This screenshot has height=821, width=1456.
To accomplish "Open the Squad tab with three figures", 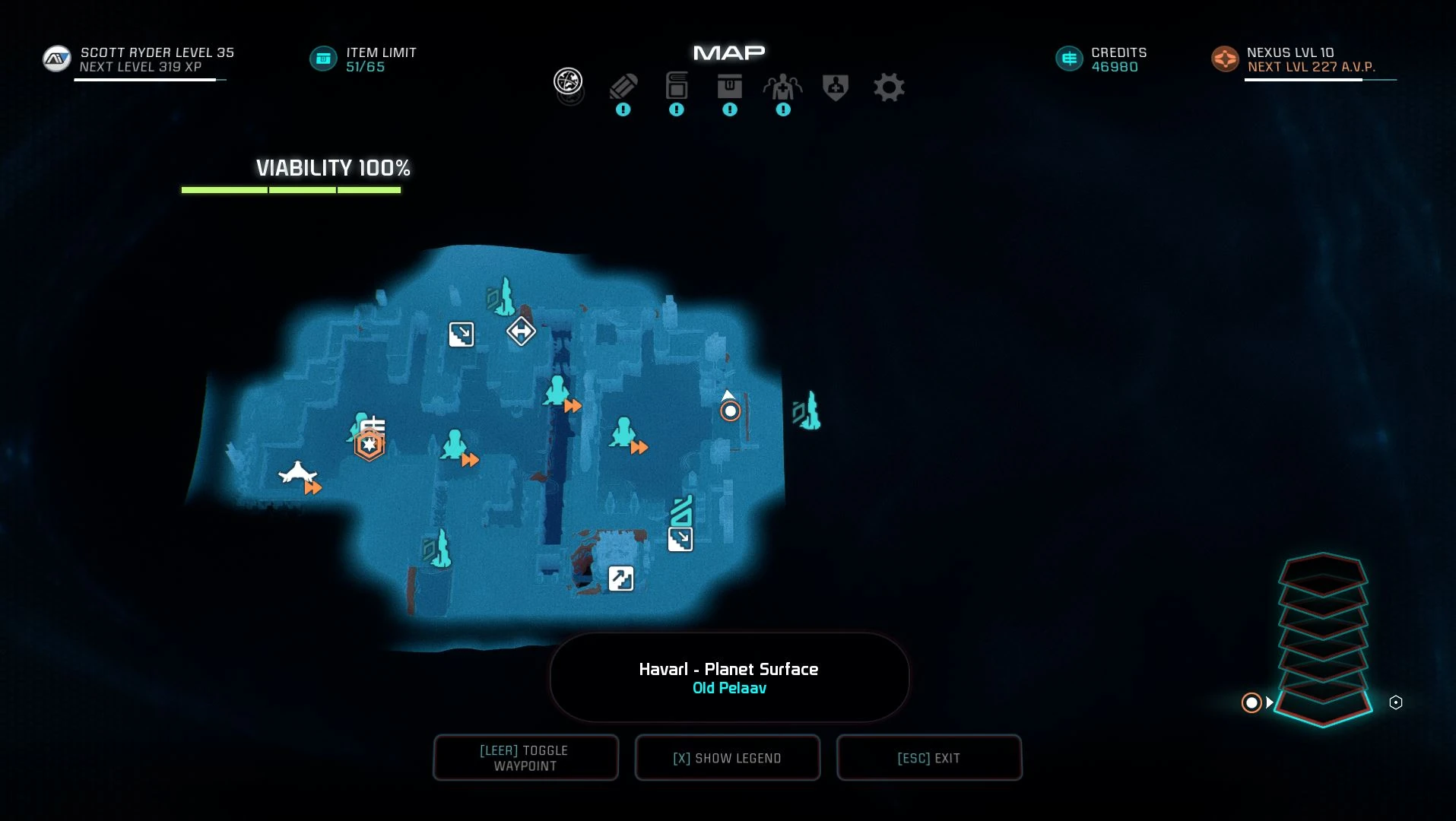I will pos(782,87).
